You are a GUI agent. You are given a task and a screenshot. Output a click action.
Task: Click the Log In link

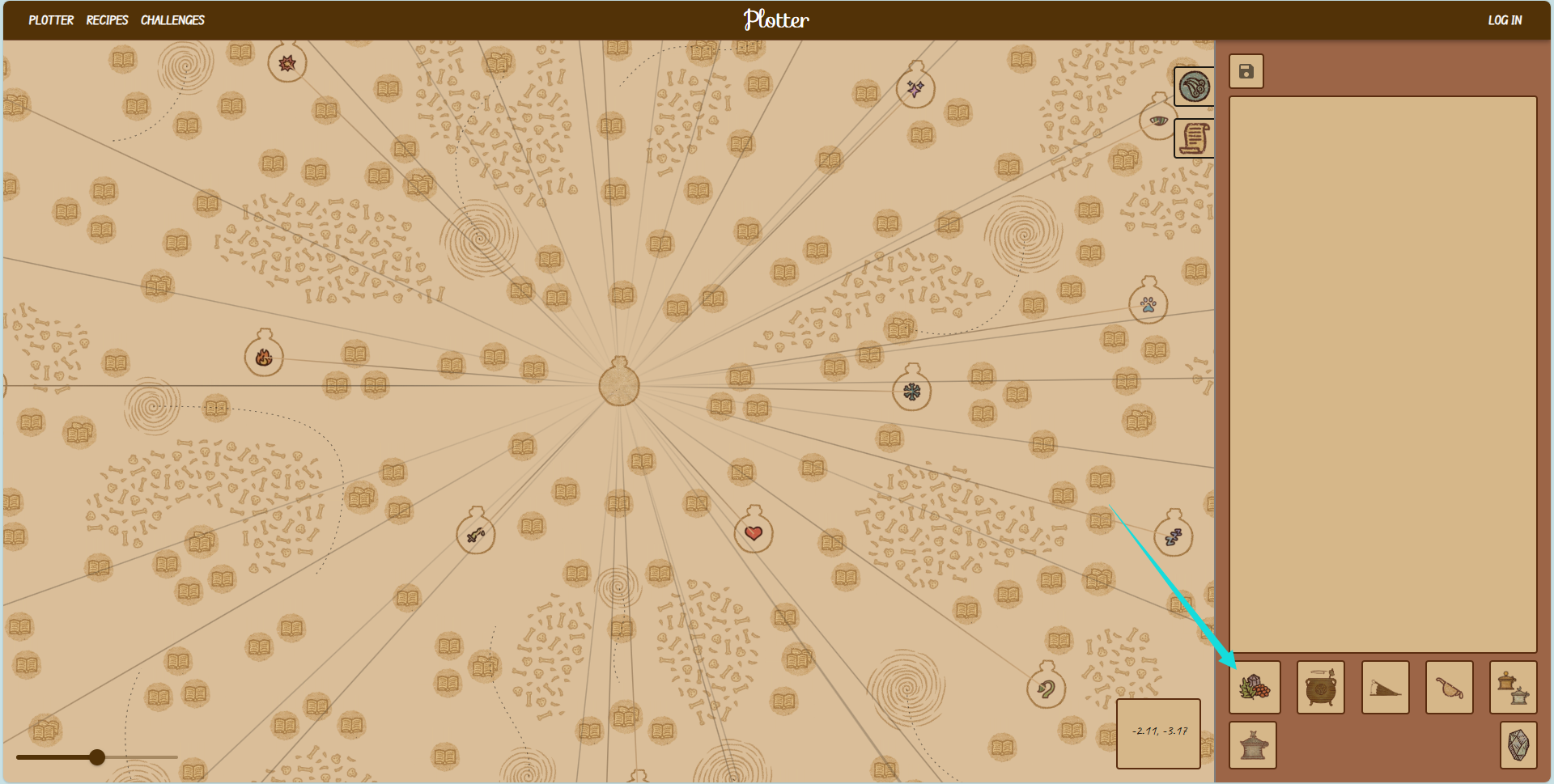pos(1505,20)
